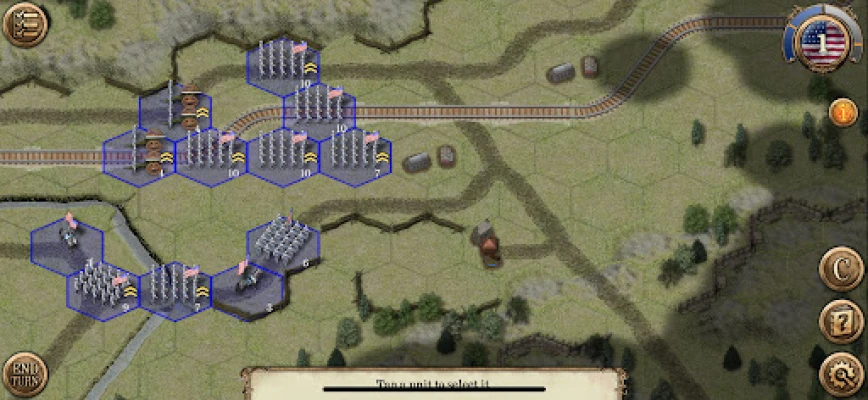The width and height of the screenshot is (868, 400).
Task: Tap the round C button
Action: [x=842, y=268]
